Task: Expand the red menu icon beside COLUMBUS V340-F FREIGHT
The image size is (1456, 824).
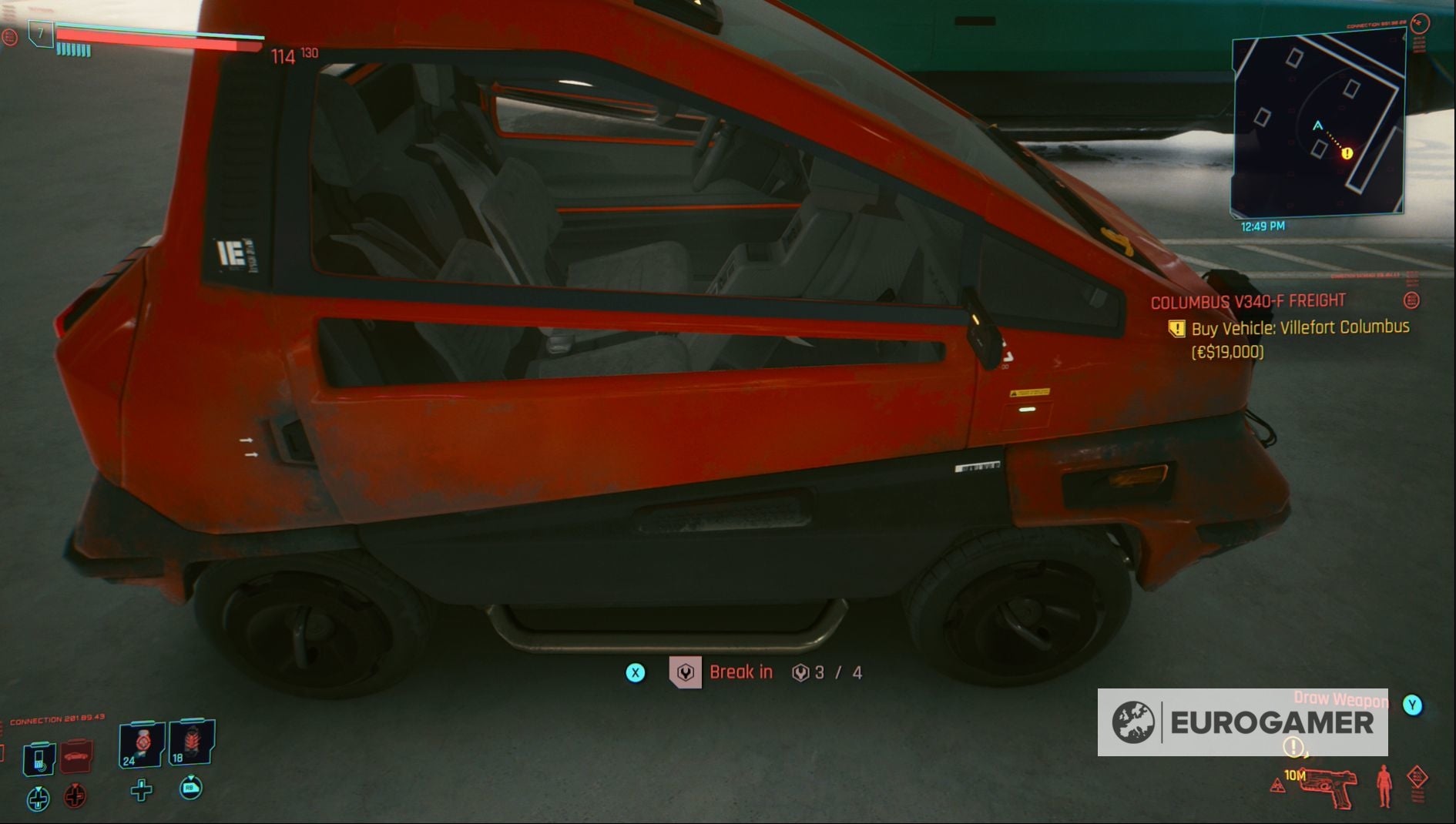Action: pyautogui.click(x=1414, y=301)
